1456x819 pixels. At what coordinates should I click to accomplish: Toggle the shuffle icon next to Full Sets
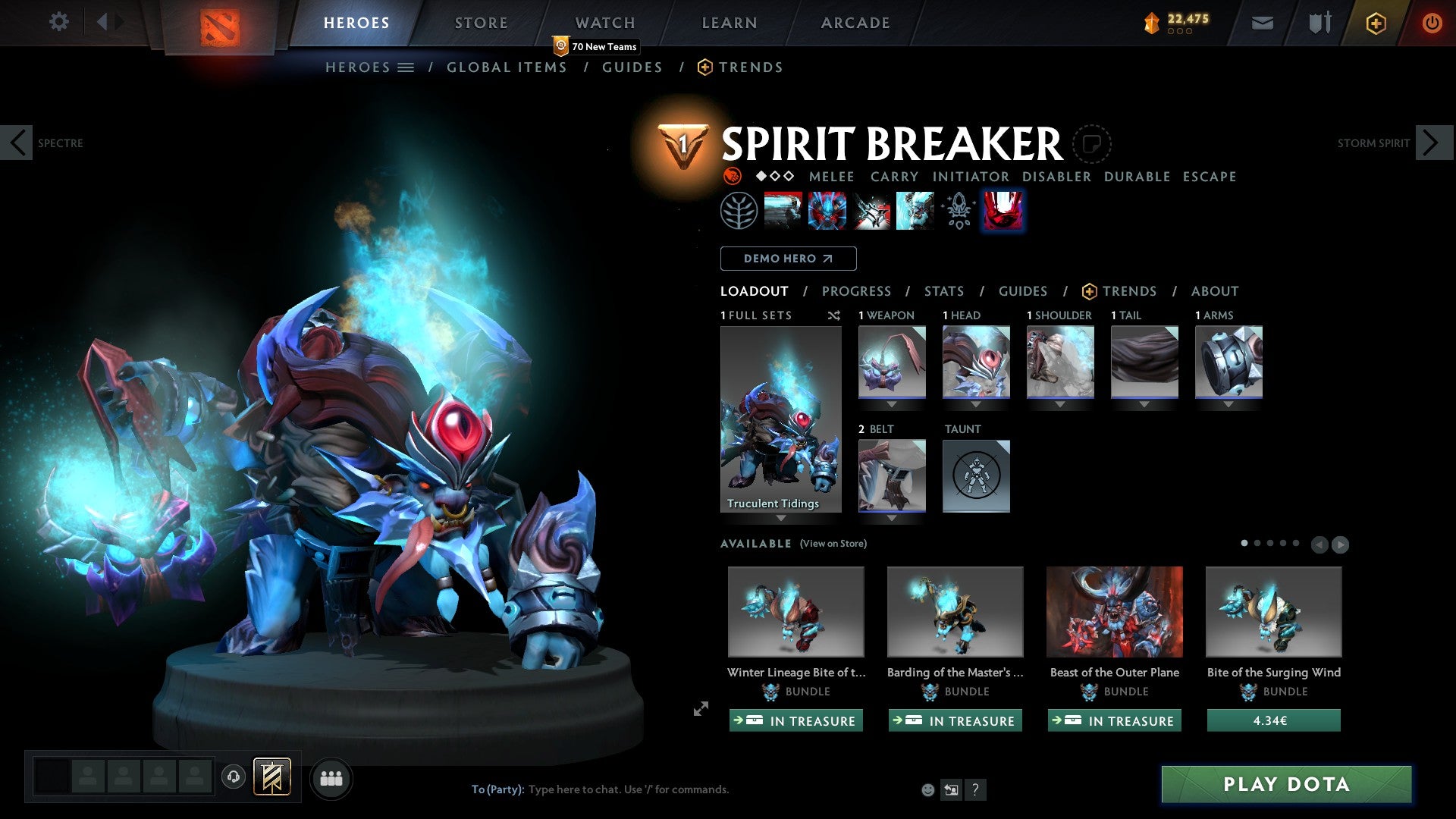(x=834, y=315)
